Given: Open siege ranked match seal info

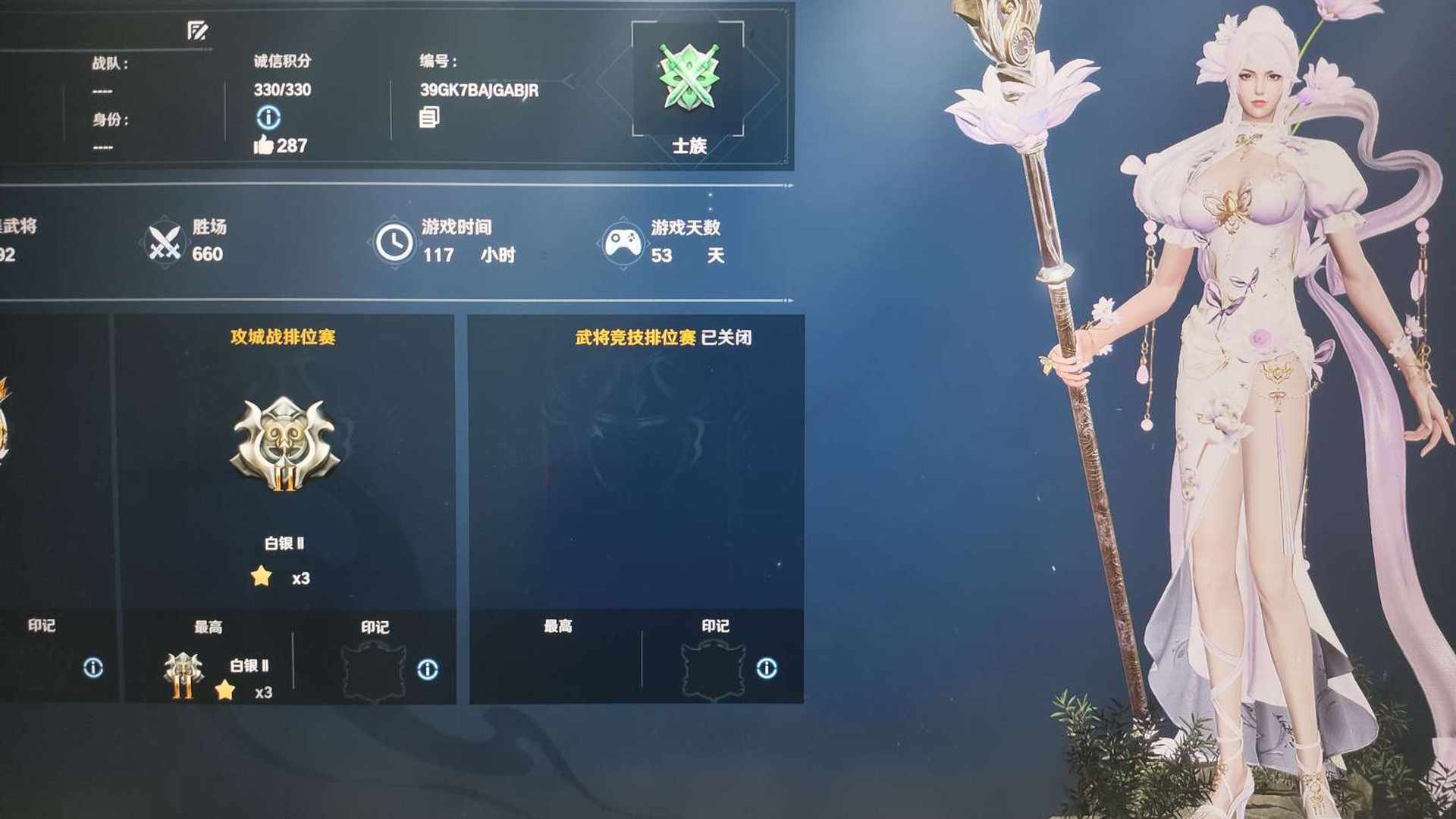Looking at the screenshot, I should click(x=428, y=669).
